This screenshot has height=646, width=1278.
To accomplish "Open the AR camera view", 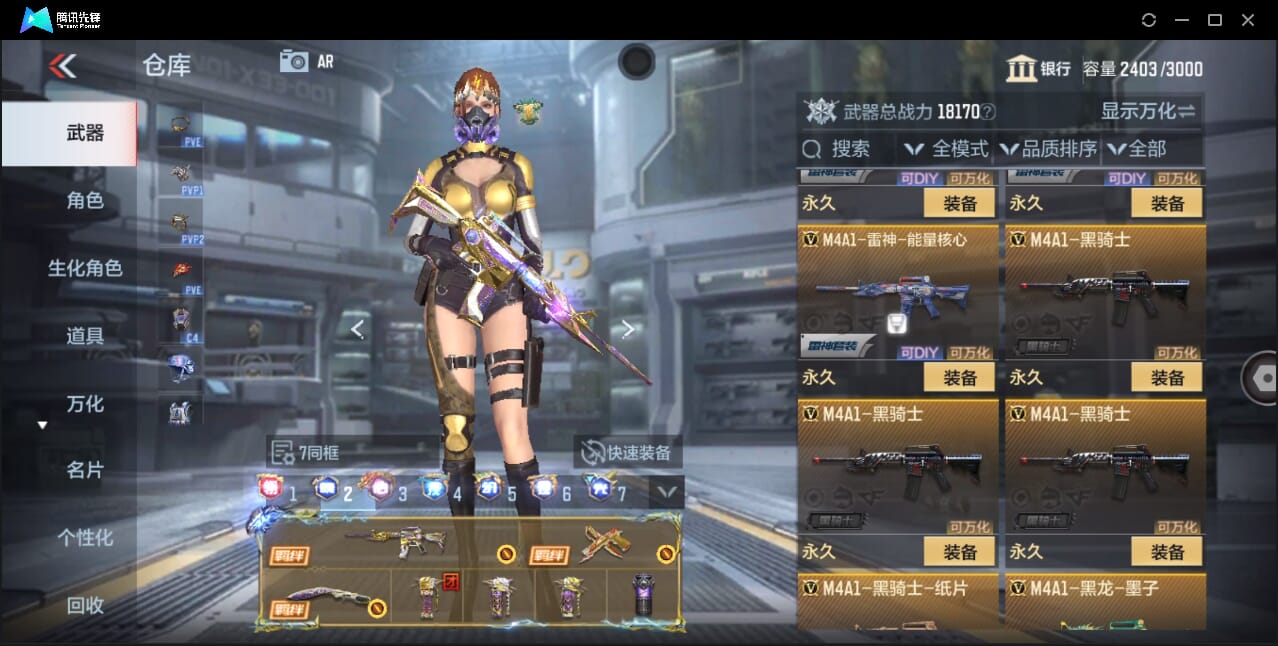I will coord(307,61).
